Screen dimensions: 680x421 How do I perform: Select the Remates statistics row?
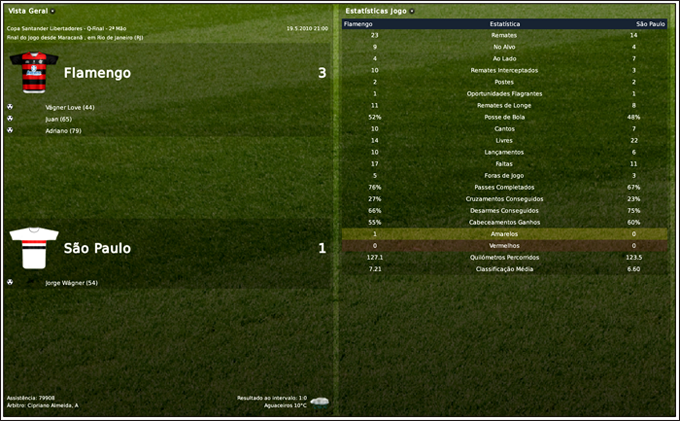(504, 35)
